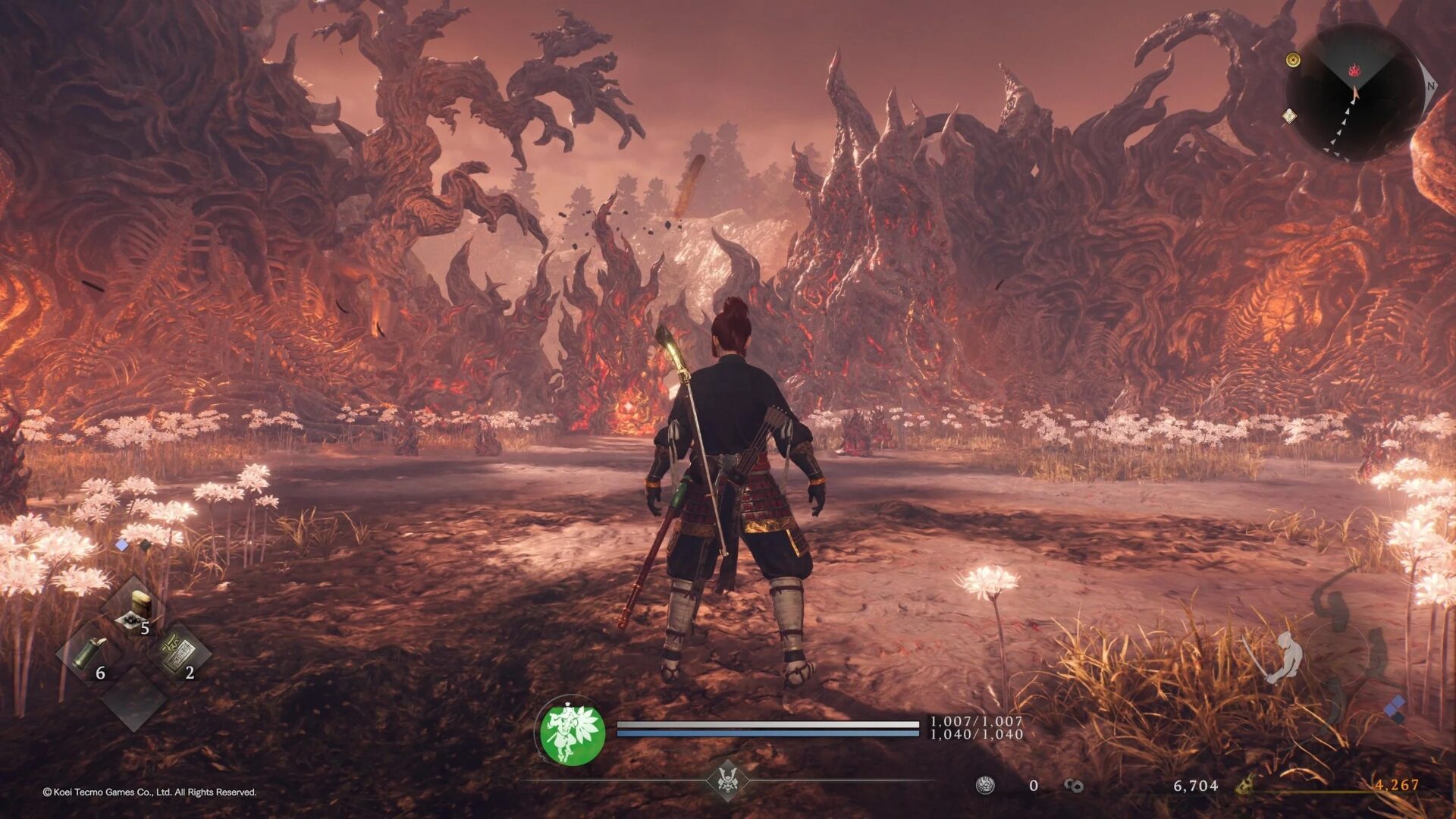Click the red flame boss marker on minimap

[x=1354, y=71]
